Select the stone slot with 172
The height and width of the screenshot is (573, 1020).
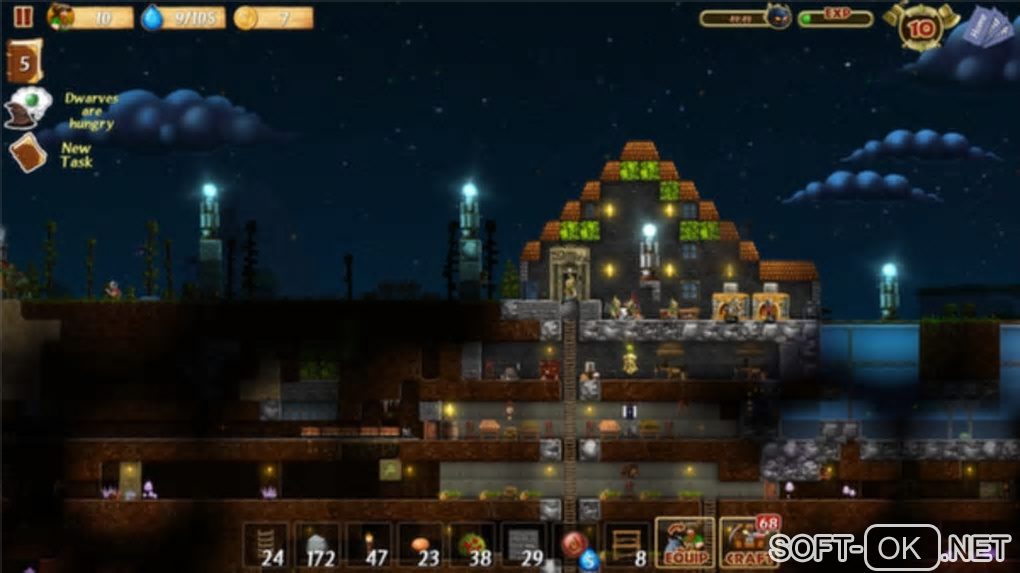point(317,544)
